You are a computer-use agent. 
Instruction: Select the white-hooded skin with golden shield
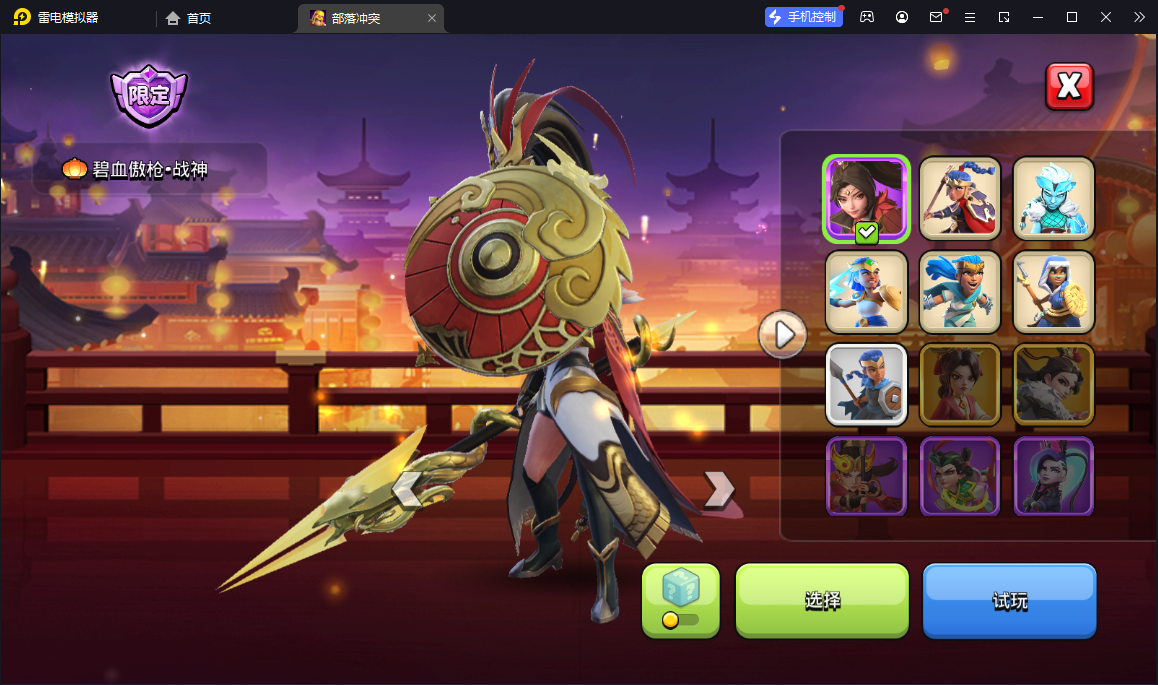coord(1054,291)
